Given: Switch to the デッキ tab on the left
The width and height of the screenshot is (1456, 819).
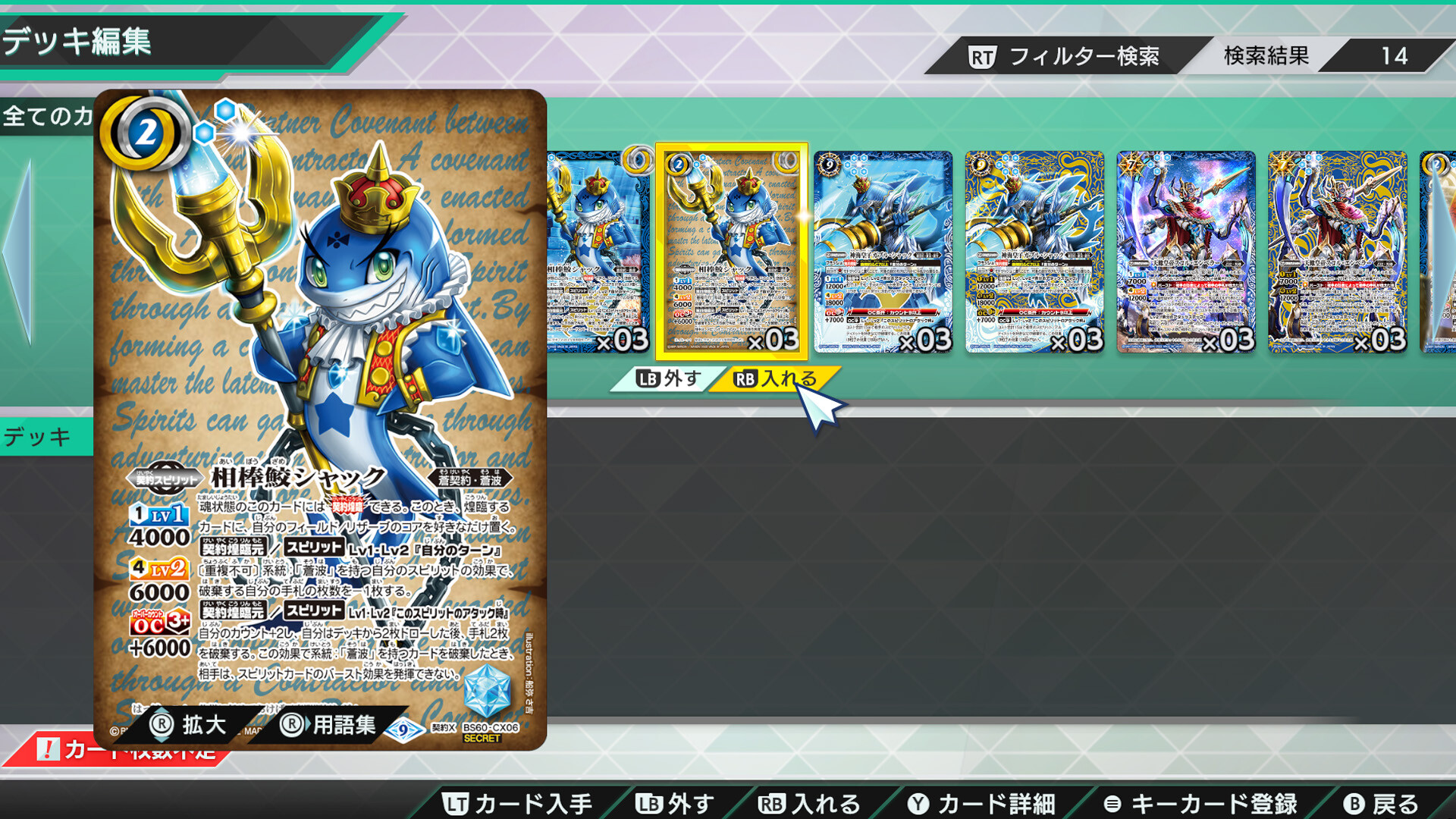Looking at the screenshot, I should 38,436.
